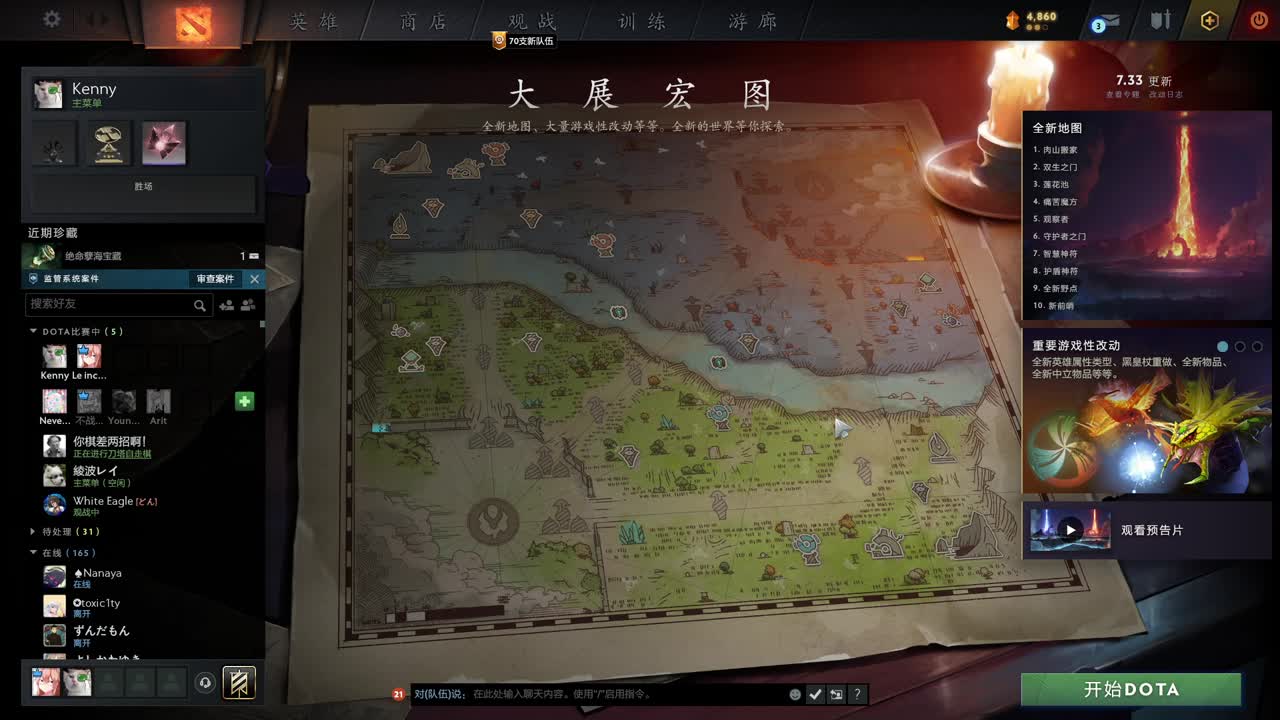
Task: Click the 搜索好友 search field
Action: tap(110, 304)
